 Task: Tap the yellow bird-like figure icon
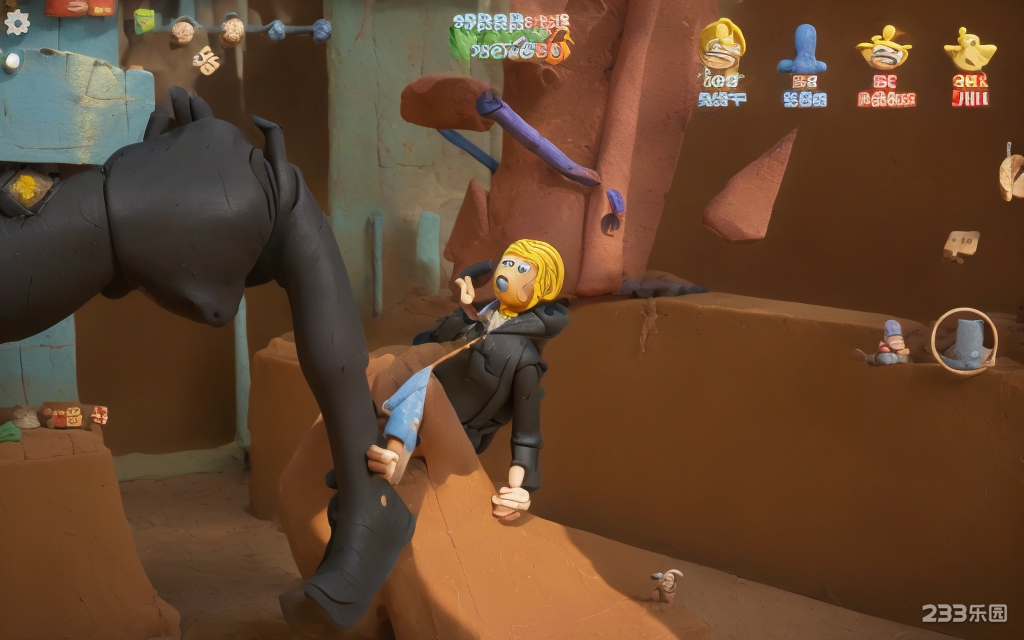click(969, 49)
